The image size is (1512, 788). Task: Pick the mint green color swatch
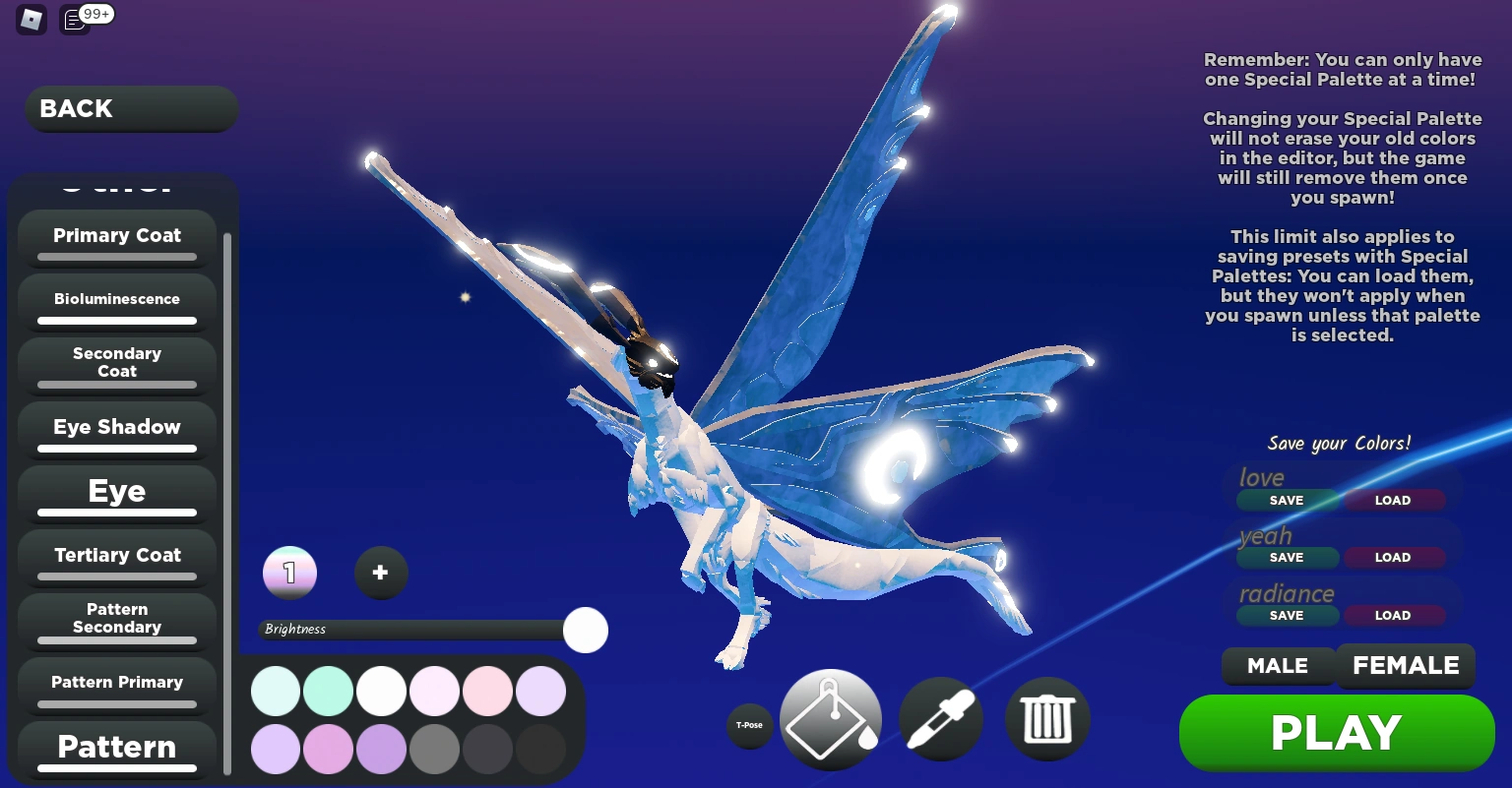329,691
